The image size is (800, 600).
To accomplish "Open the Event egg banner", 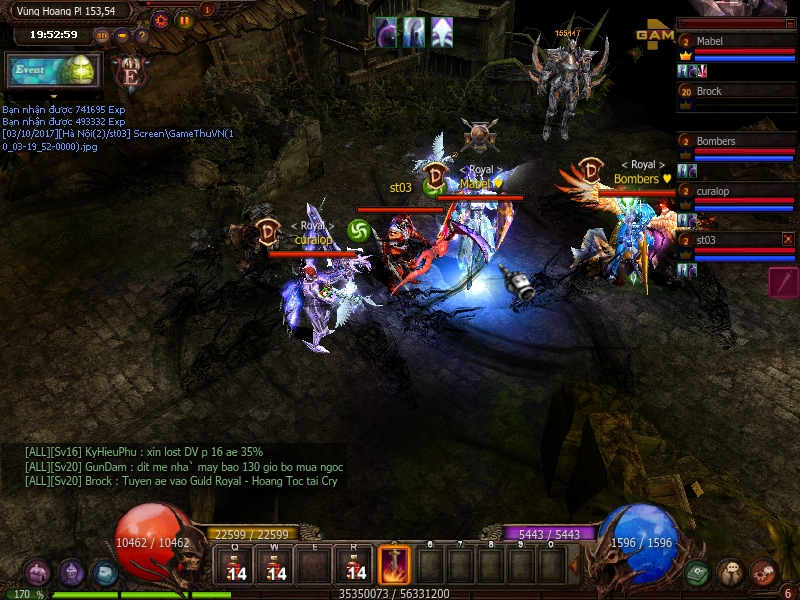I will point(54,71).
